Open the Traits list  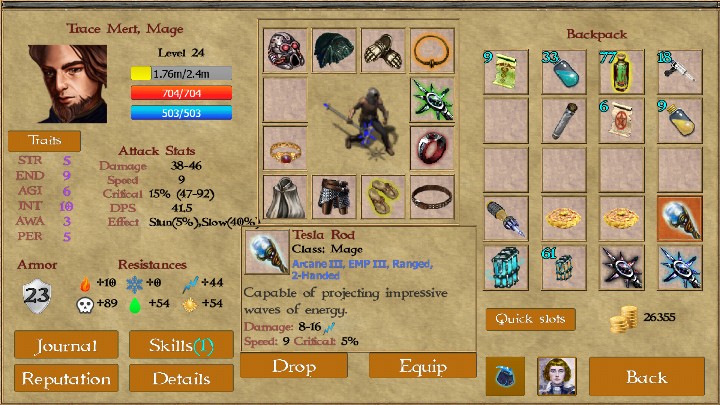pyautogui.click(x=44, y=140)
